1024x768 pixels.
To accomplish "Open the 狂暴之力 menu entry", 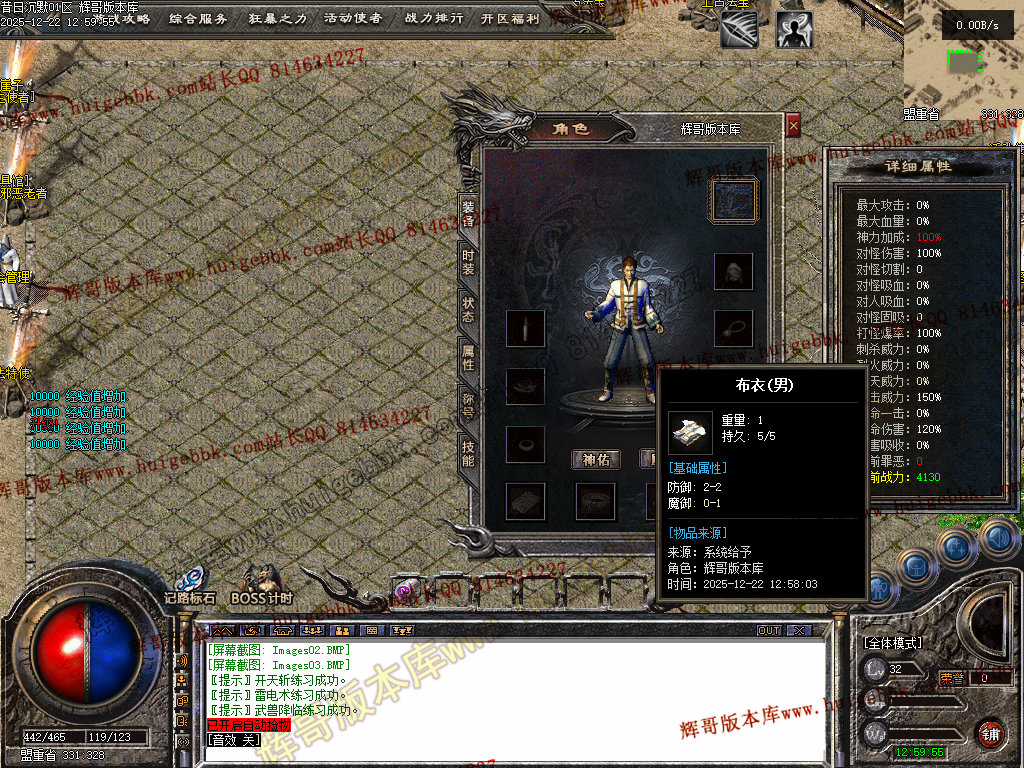I will click(x=278, y=18).
